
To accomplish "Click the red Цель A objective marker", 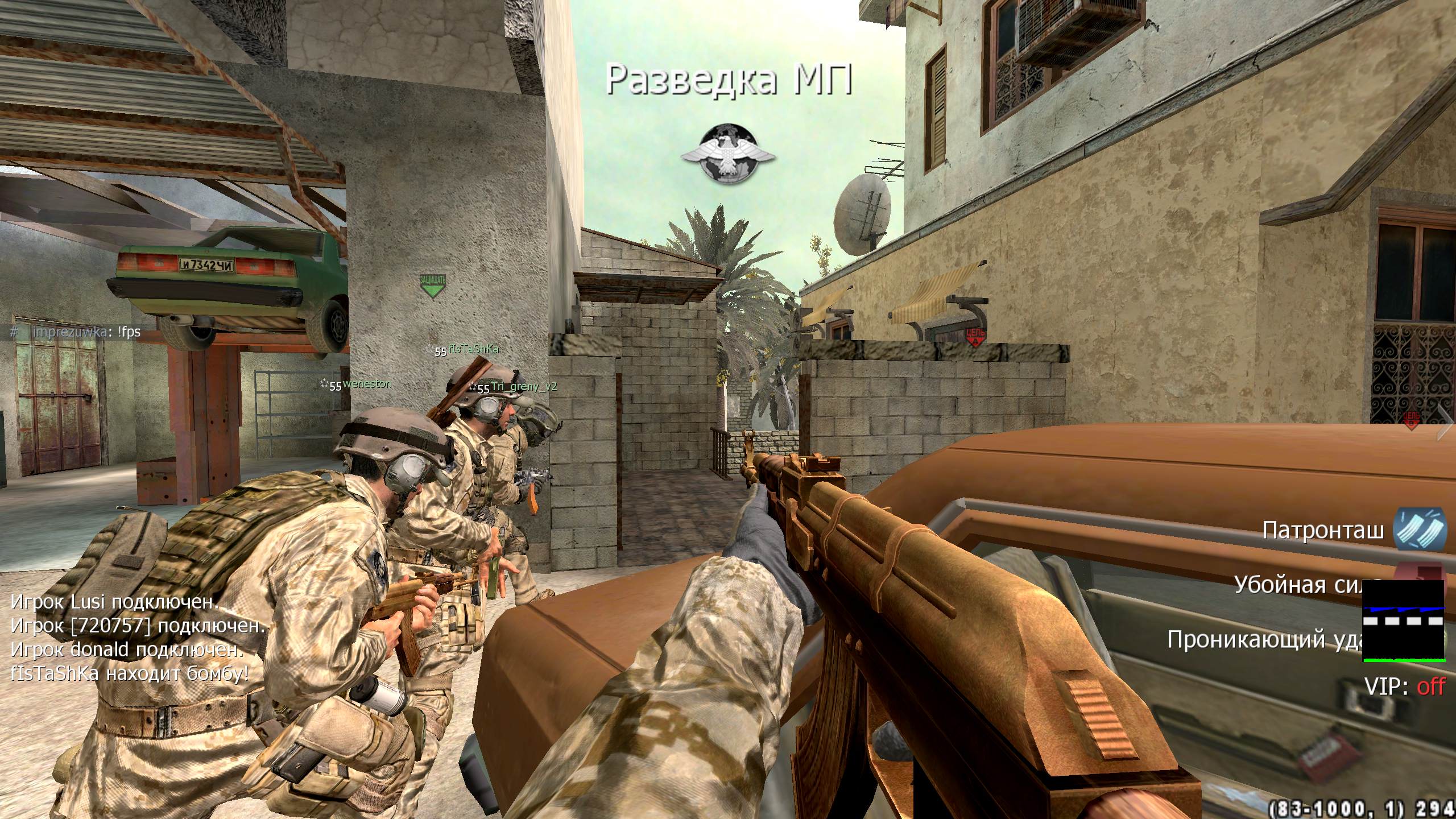I will (976, 336).
